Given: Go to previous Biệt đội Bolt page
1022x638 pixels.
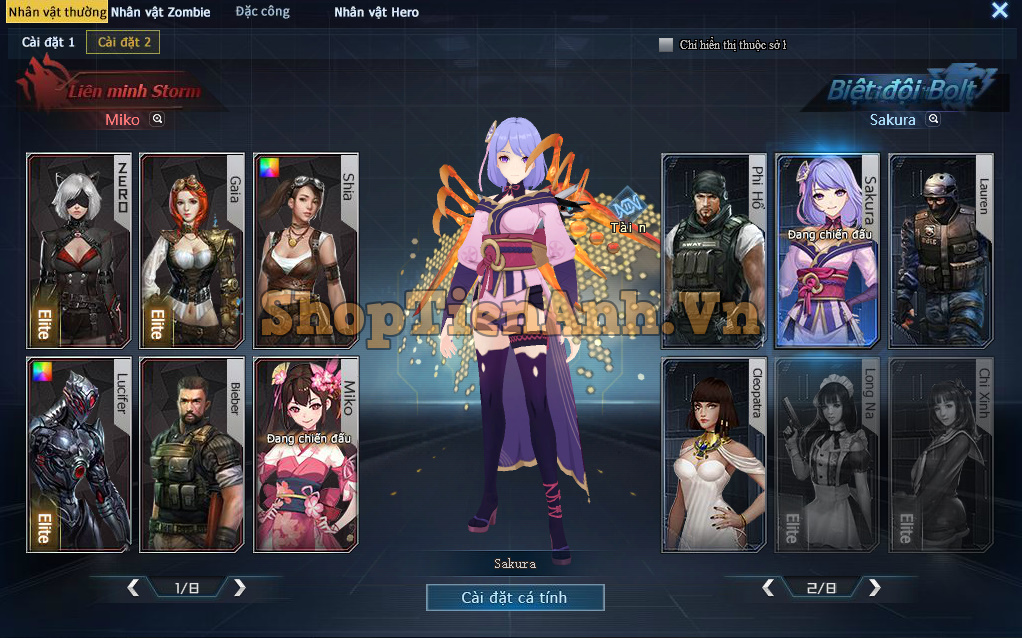Looking at the screenshot, I should [768, 588].
